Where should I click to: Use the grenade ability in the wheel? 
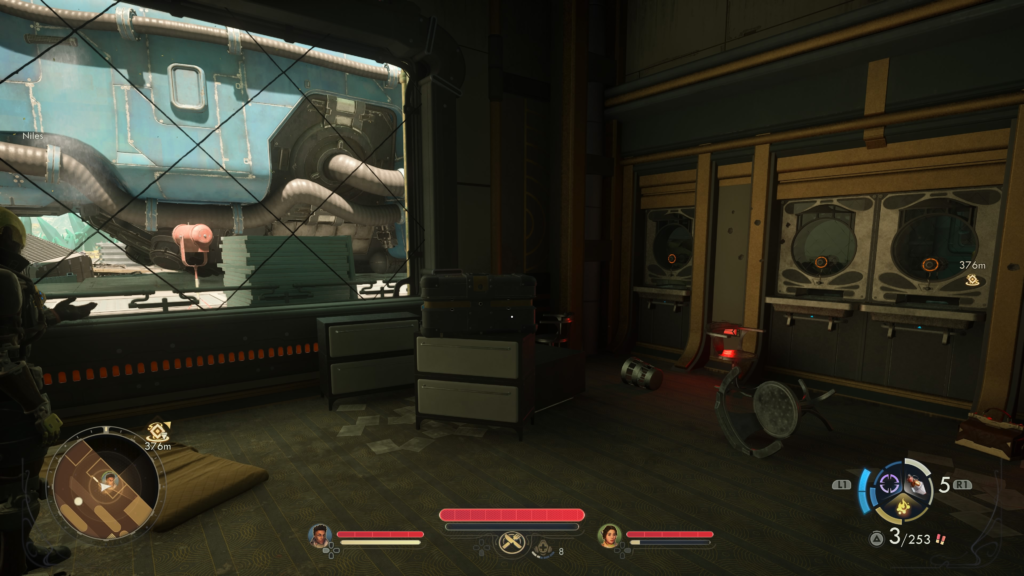coord(915,485)
